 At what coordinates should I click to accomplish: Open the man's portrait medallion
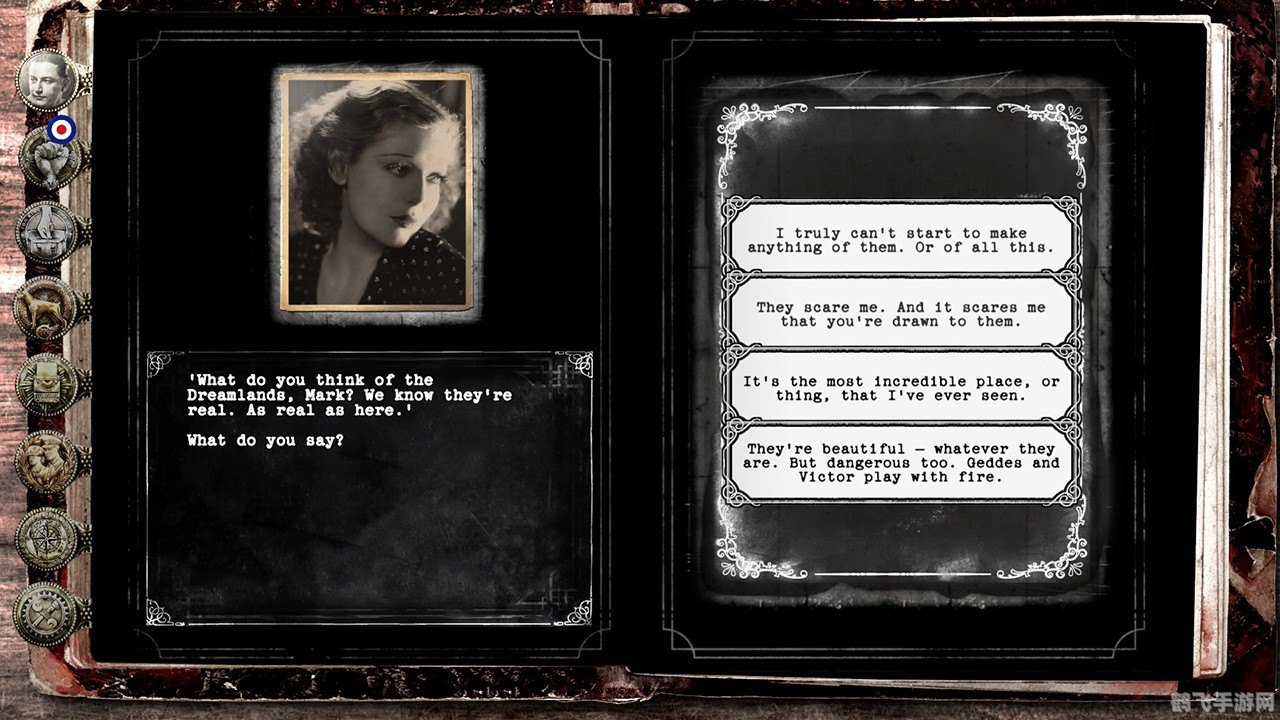[47, 80]
